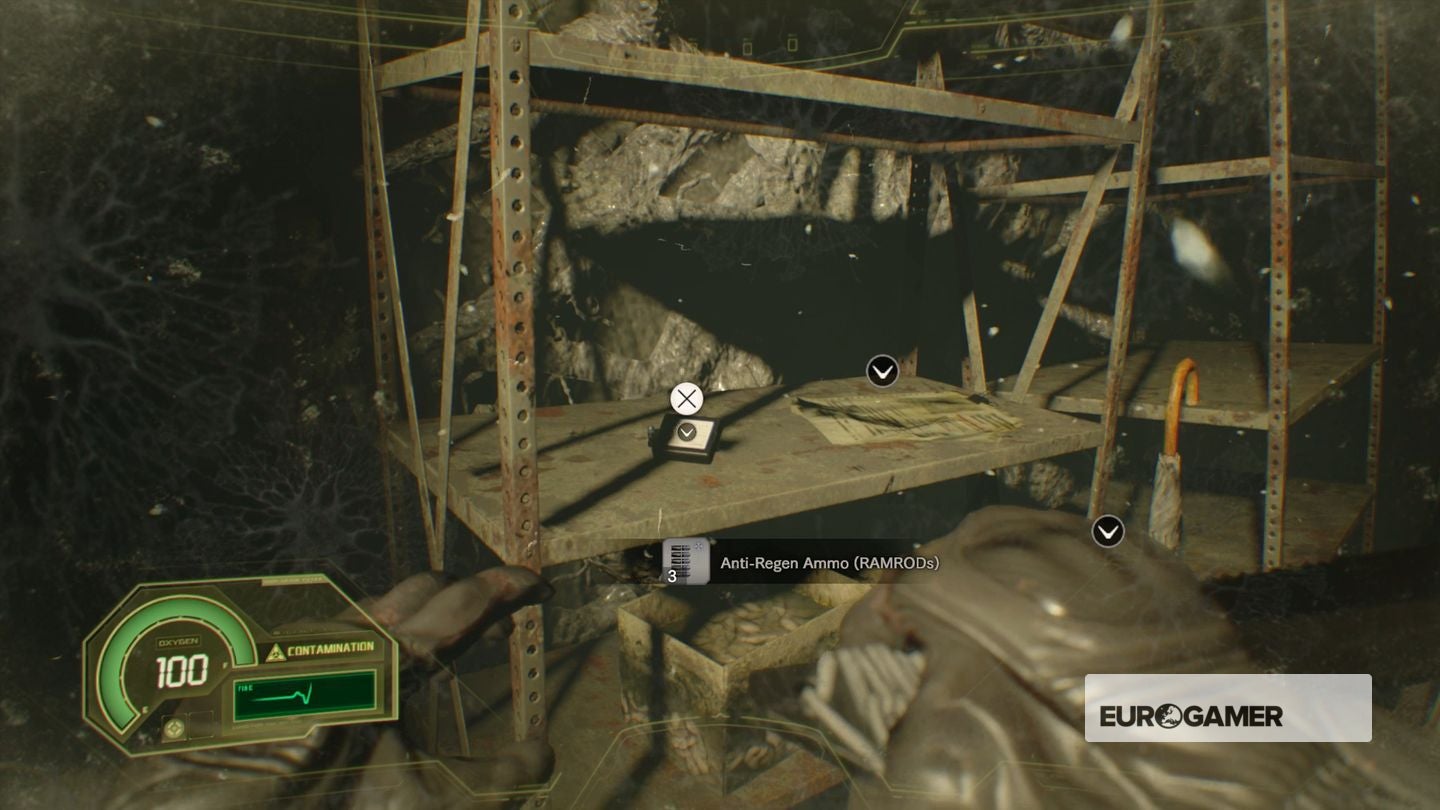Click the diamond status icon under the oxygen gauge
Image resolution: width=1440 pixels, height=810 pixels.
pos(175,728)
